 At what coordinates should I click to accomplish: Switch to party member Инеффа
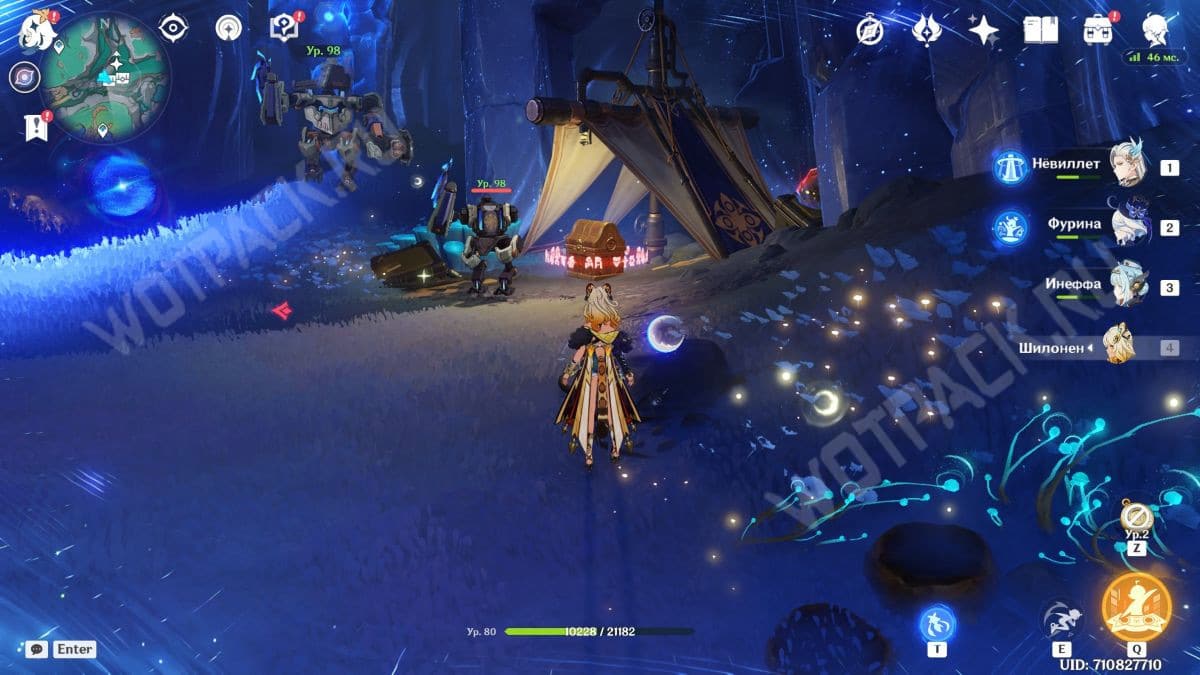pyautogui.click(x=1130, y=284)
